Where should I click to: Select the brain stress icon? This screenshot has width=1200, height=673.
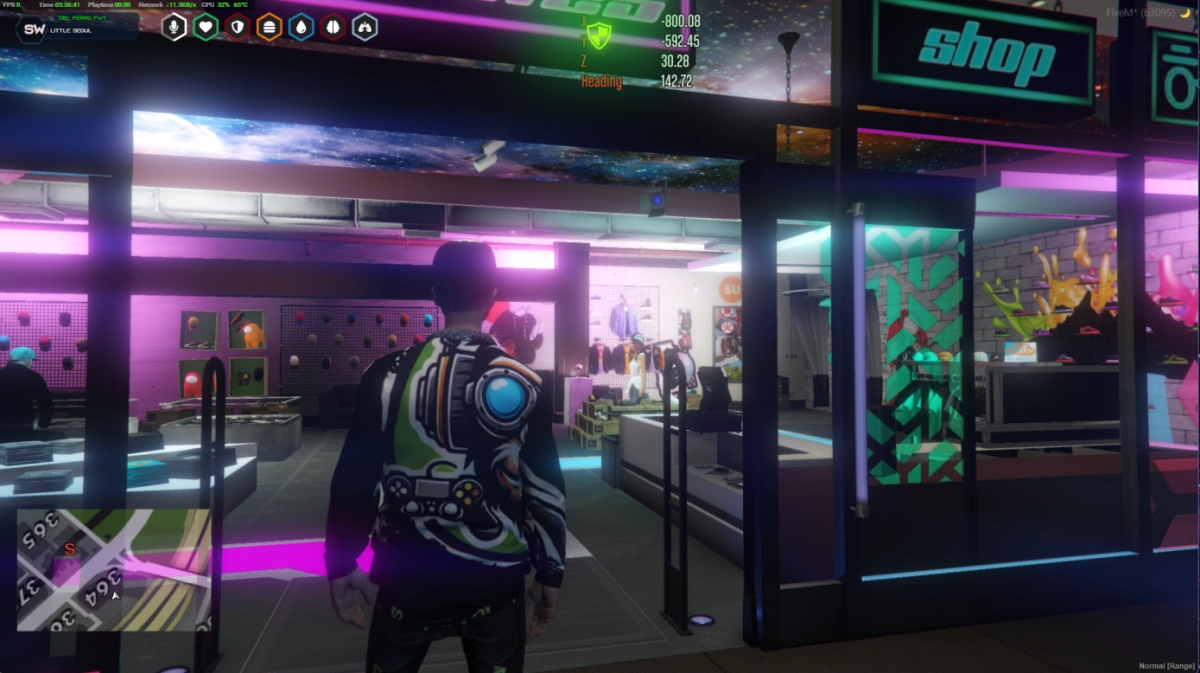[333, 27]
